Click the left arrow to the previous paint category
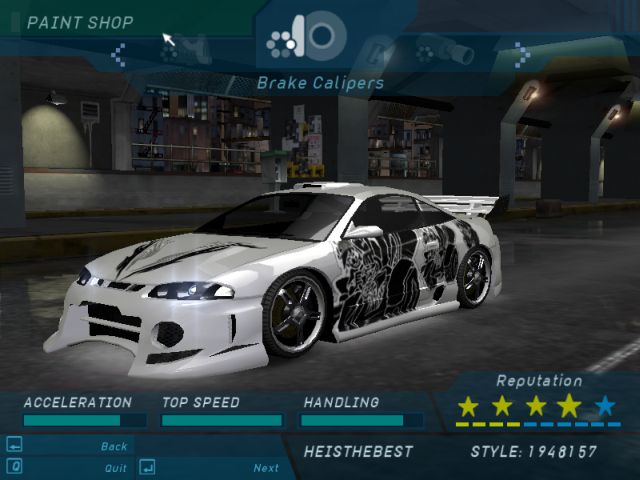 118,53
